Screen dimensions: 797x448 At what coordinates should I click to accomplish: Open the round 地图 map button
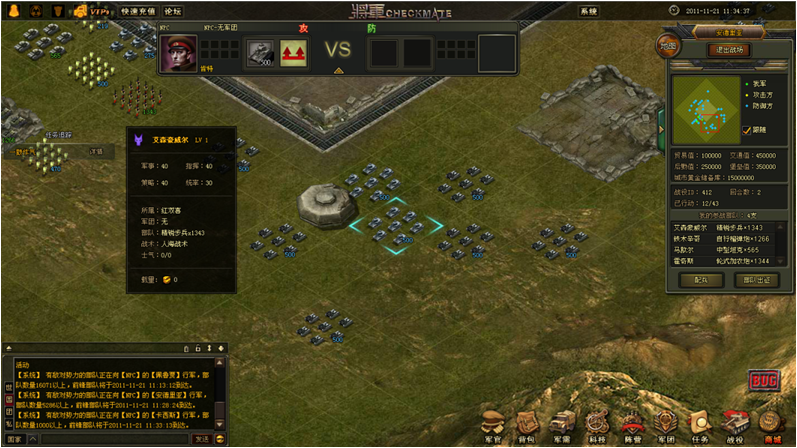click(667, 46)
